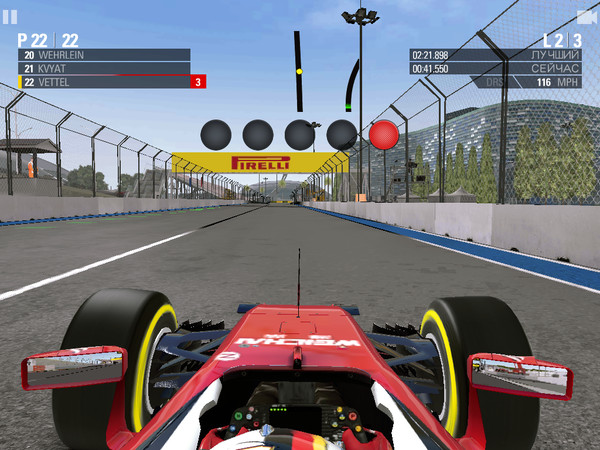The image size is (600, 450).
Task: Switch view with the camera icon
Action: coord(585,17)
